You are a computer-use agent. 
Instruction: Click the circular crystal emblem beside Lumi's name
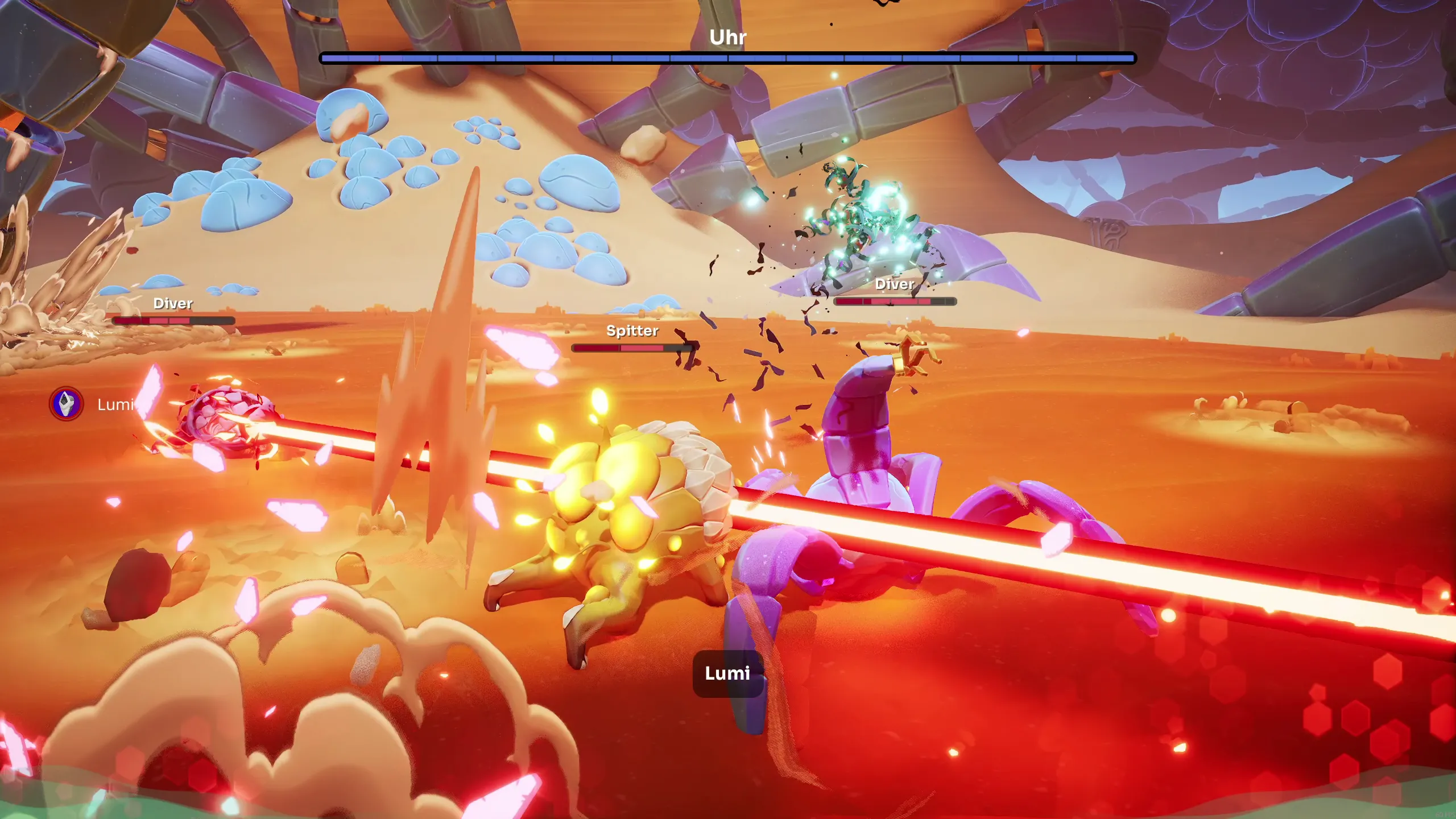[x=65, y=405]
